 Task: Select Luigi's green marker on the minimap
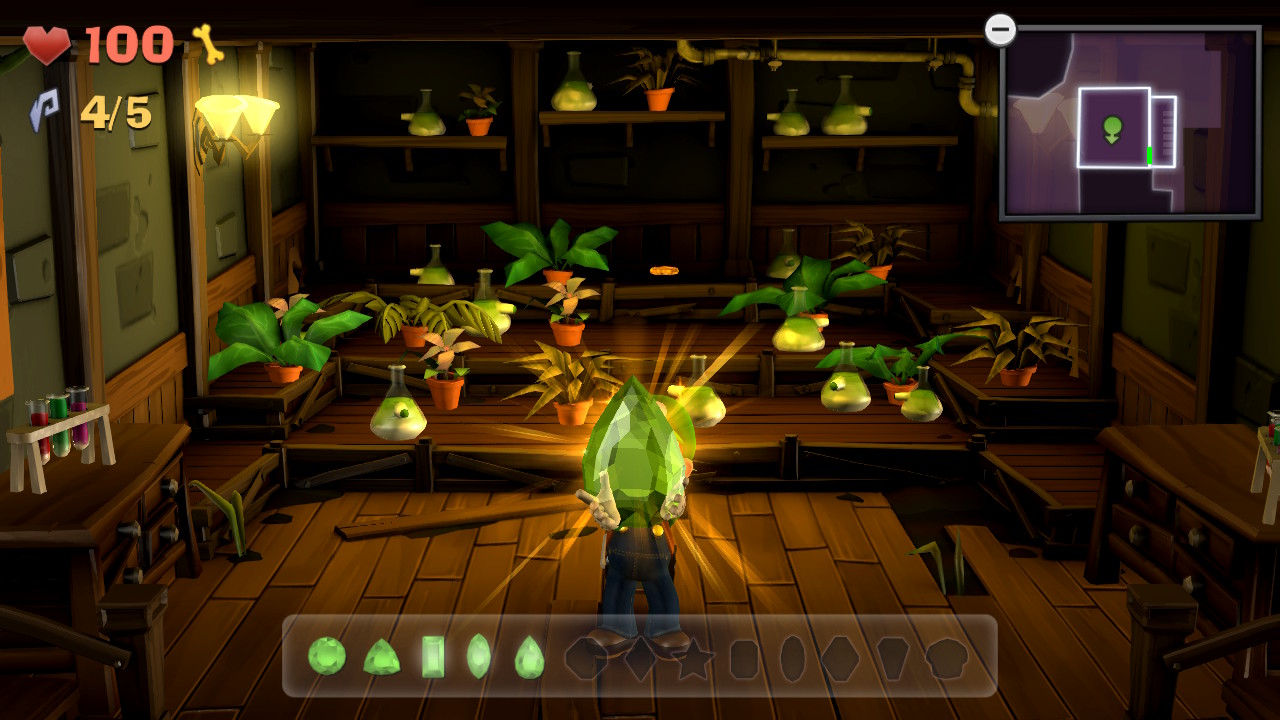(x=1112, y=129)
